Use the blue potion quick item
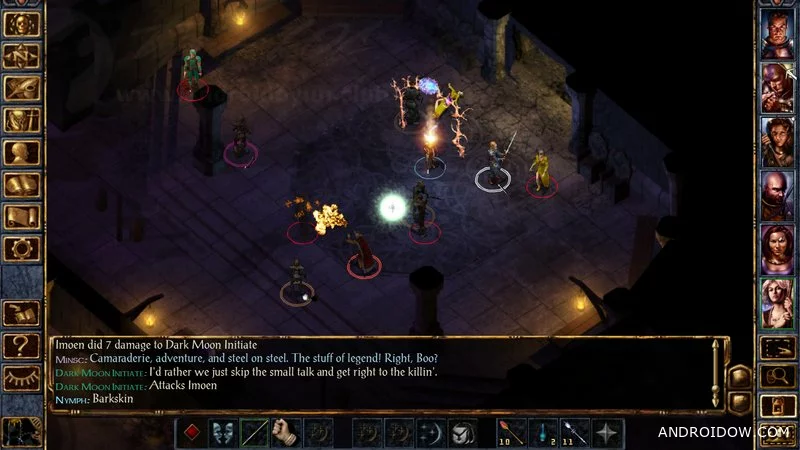The image size is (800, 450). 542,431
